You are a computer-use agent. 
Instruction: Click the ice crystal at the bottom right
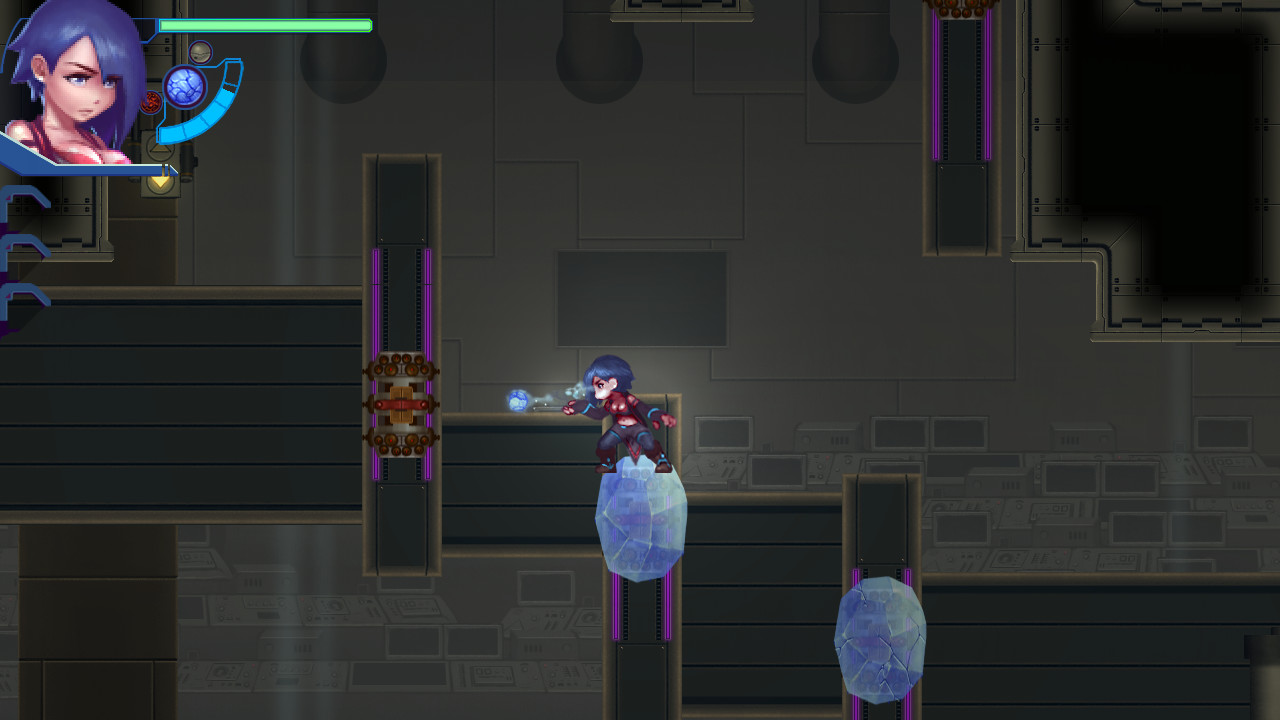coord(878,640)
